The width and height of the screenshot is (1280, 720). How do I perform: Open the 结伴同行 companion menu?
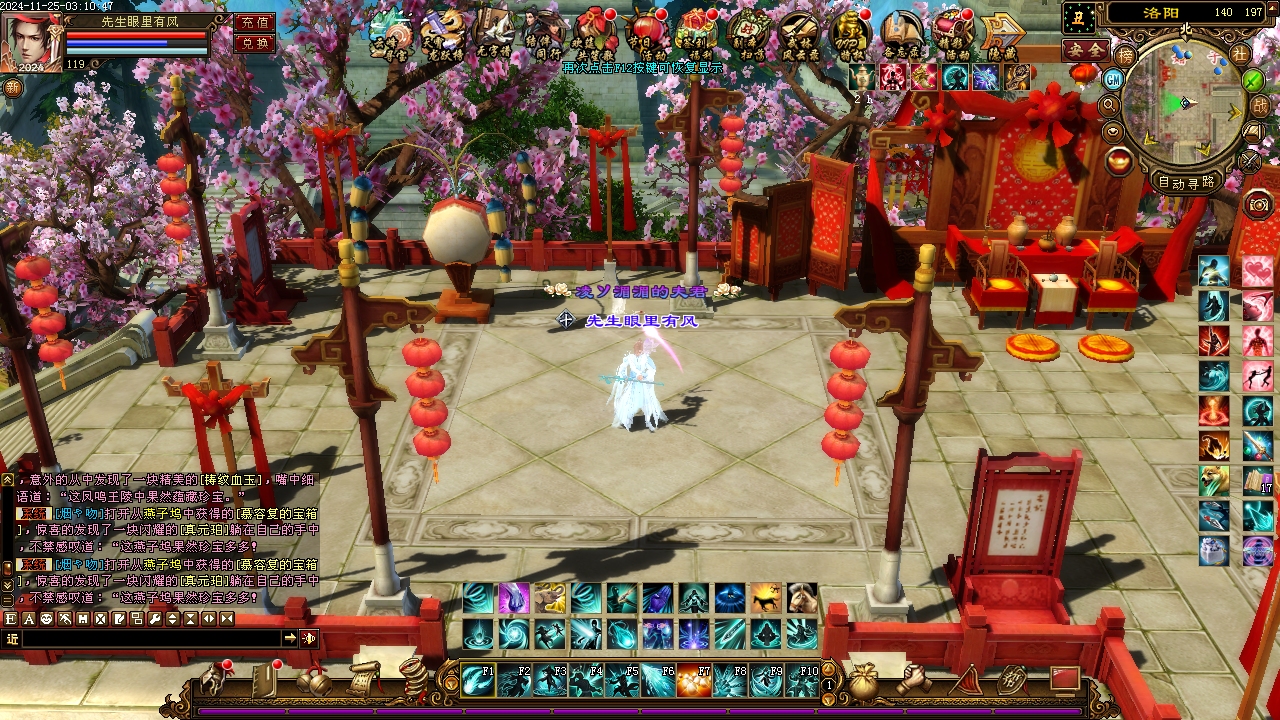click(x=545, y=34)
